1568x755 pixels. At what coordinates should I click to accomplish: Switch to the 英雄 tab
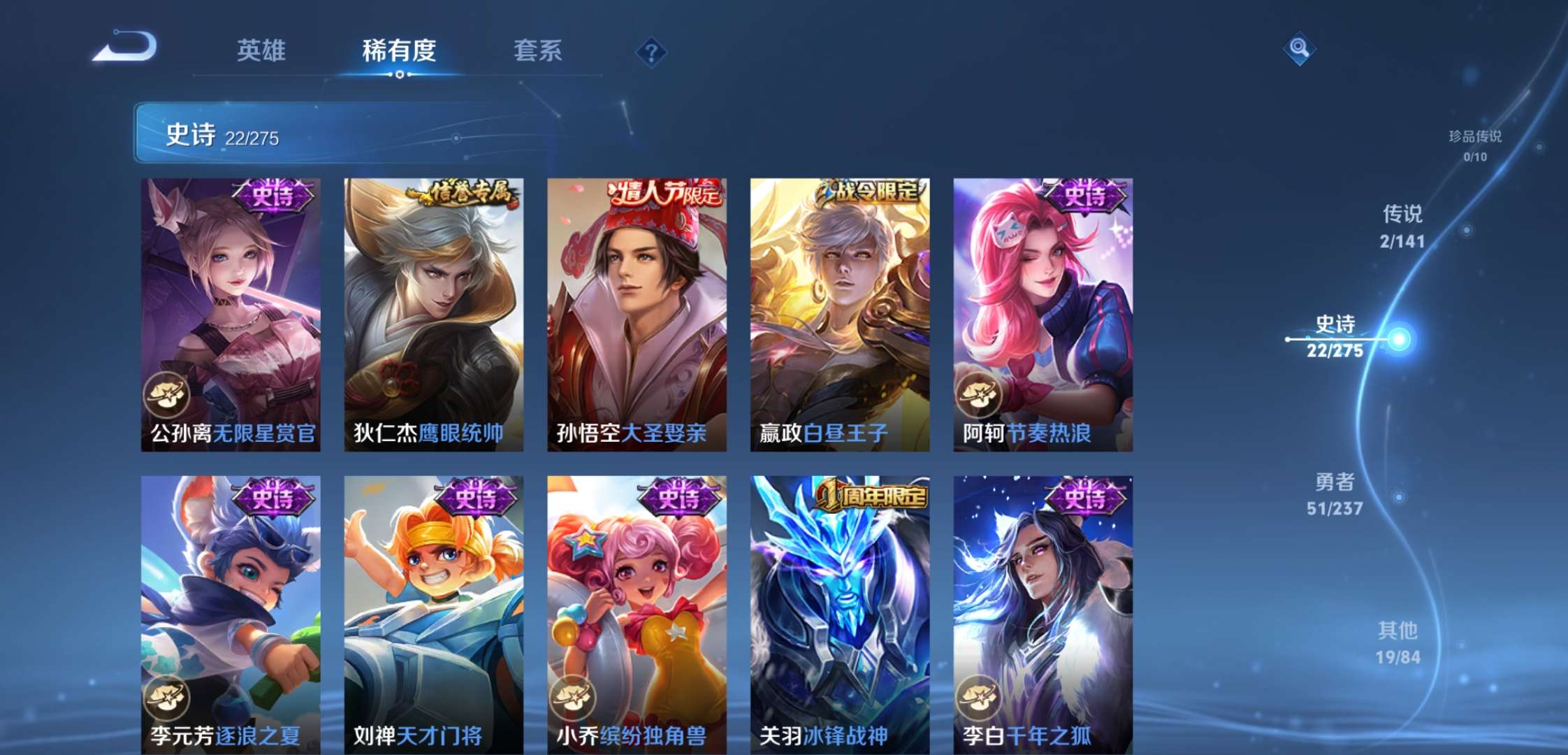(261, 50)
